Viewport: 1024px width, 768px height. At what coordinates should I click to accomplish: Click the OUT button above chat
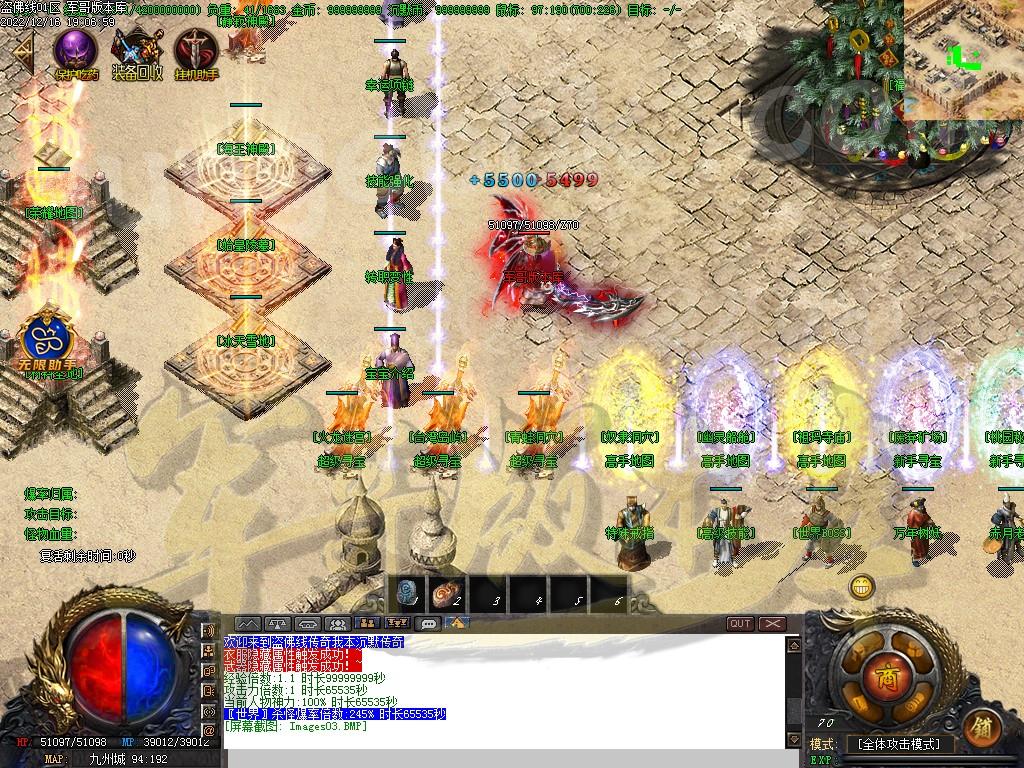[x=740, y=624]
